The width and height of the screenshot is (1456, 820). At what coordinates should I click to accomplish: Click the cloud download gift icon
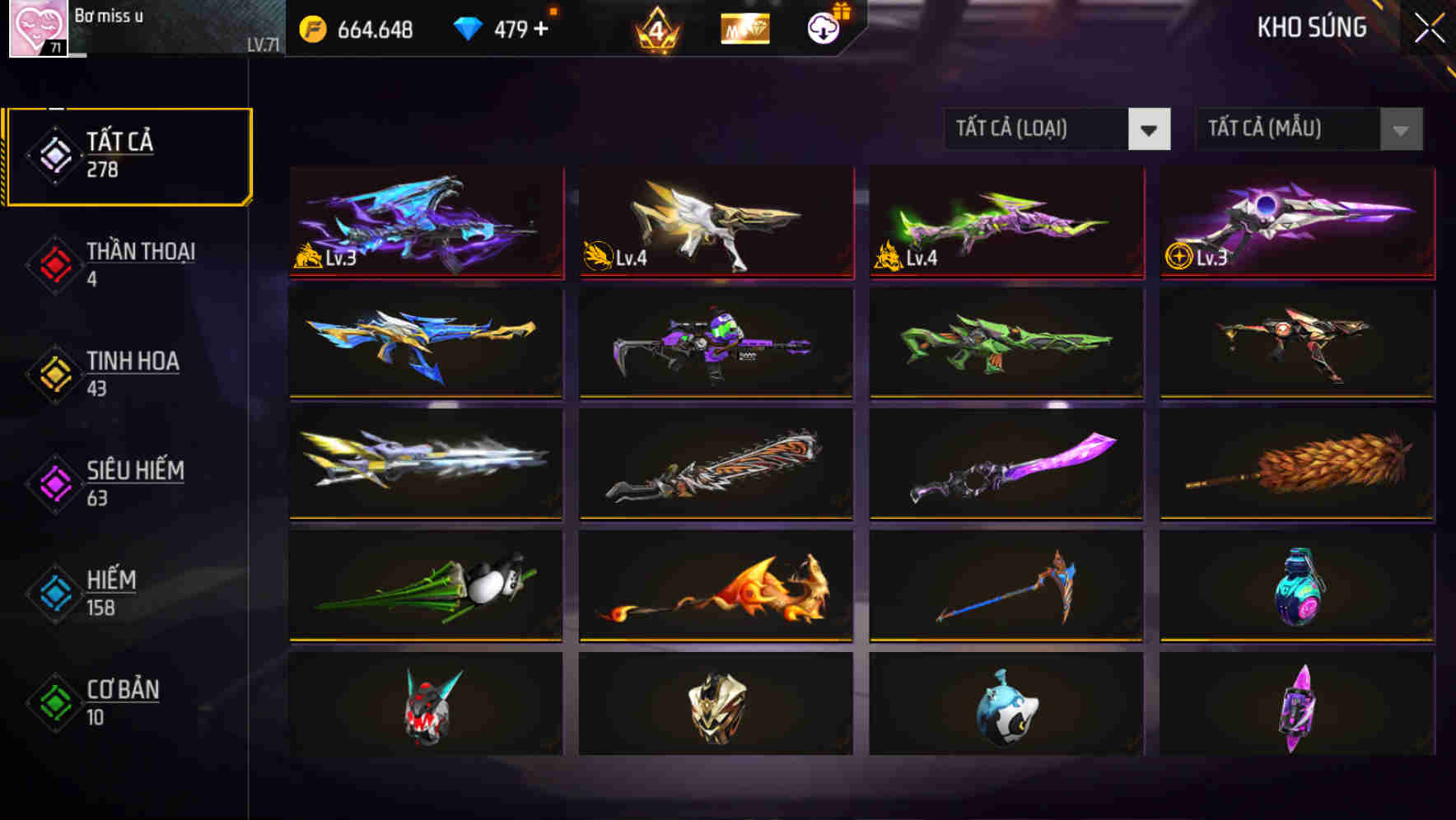(822, 29)
